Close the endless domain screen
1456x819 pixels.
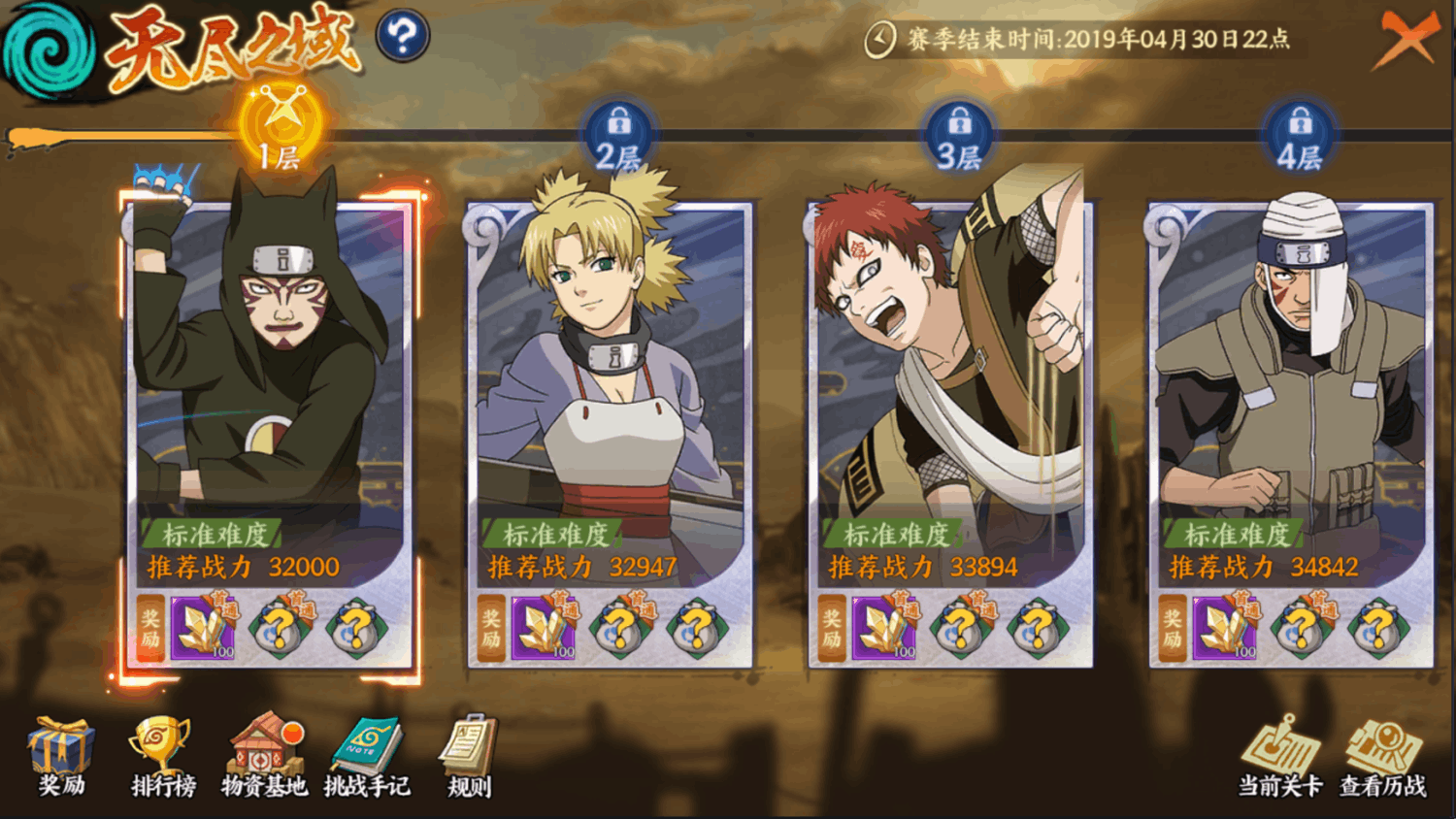pyautogui.click(x=1404, y=40)
